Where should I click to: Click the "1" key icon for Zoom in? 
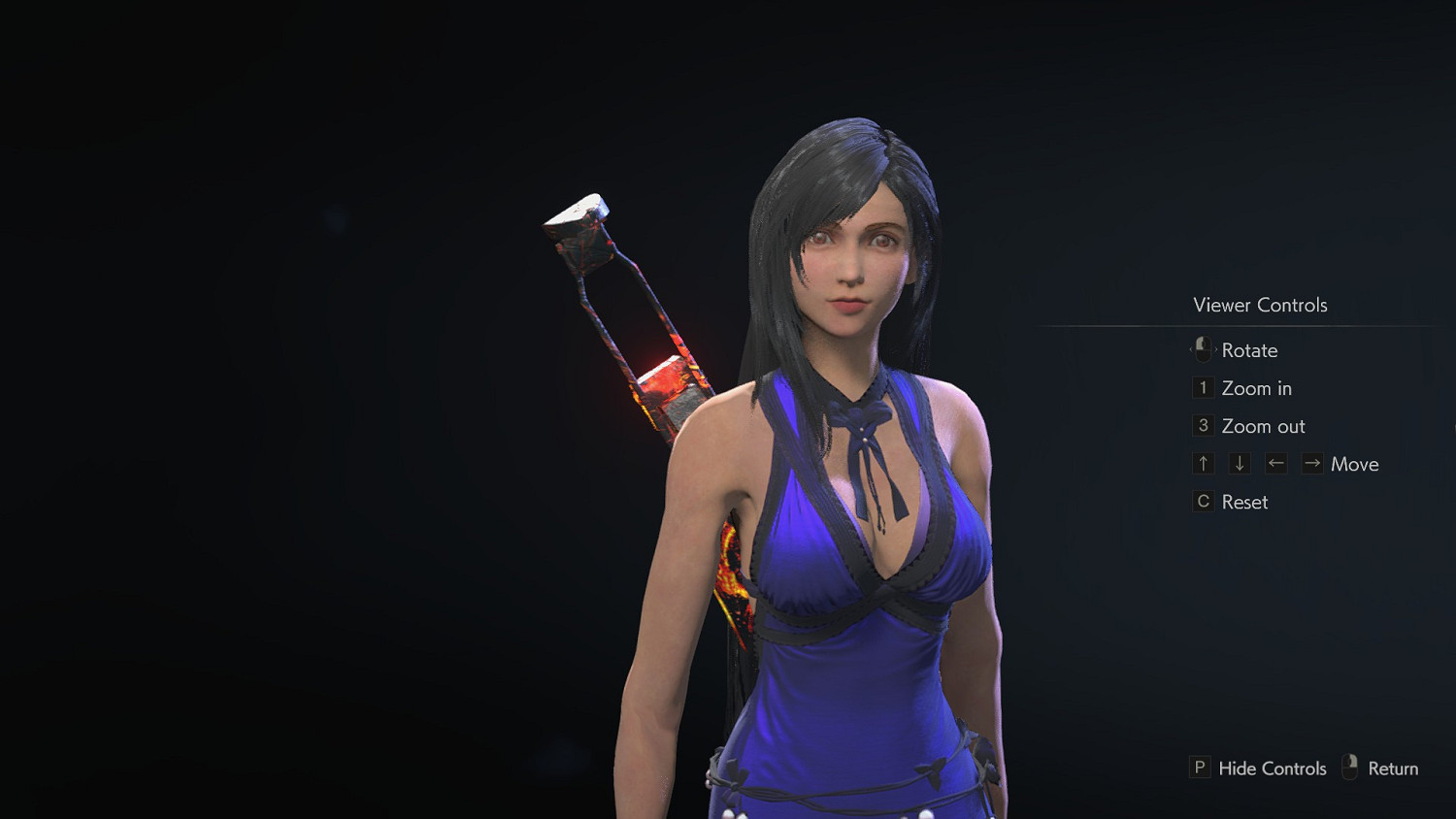1203,387
